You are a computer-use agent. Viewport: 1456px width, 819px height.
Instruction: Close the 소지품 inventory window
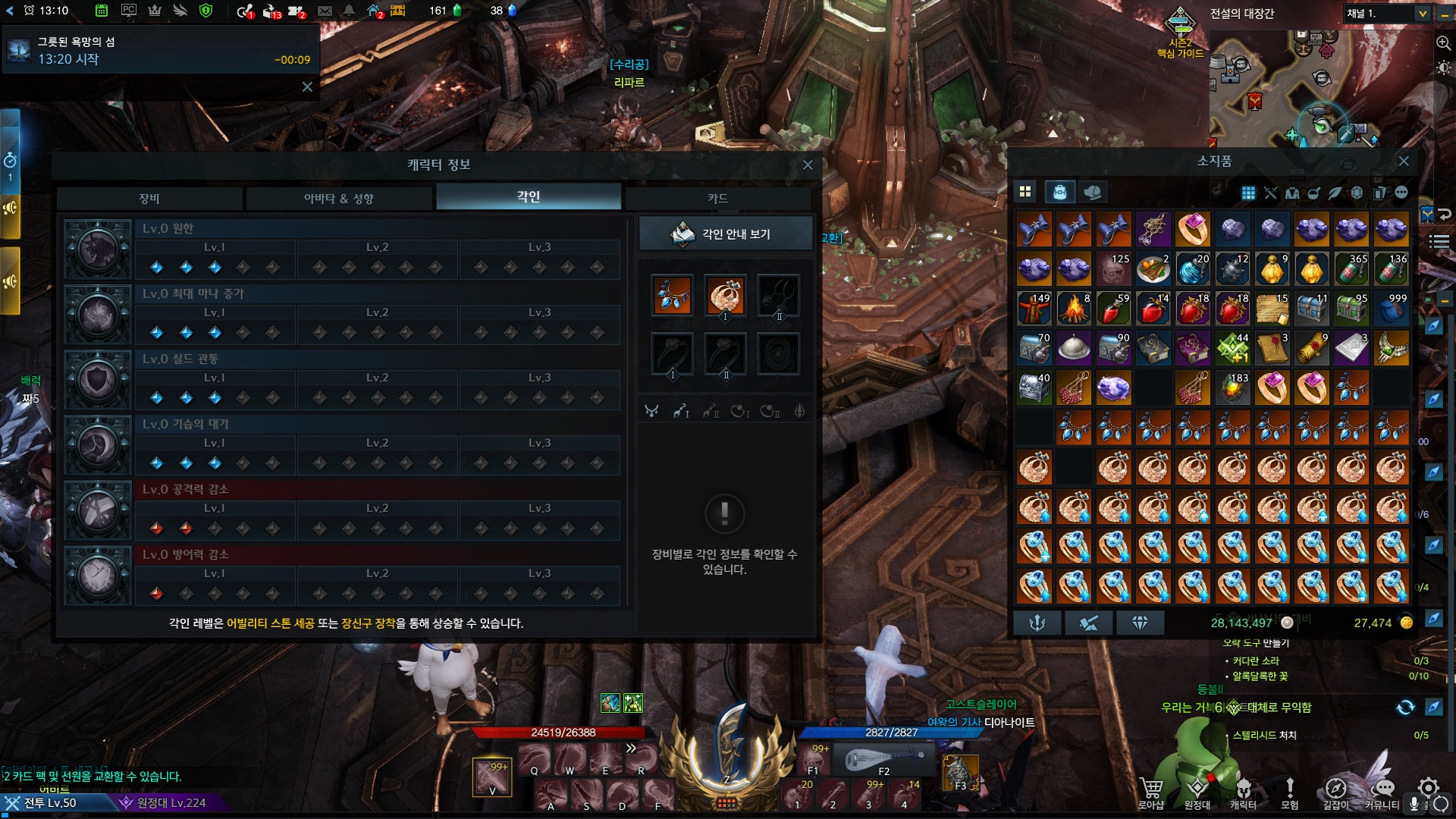1404,161
